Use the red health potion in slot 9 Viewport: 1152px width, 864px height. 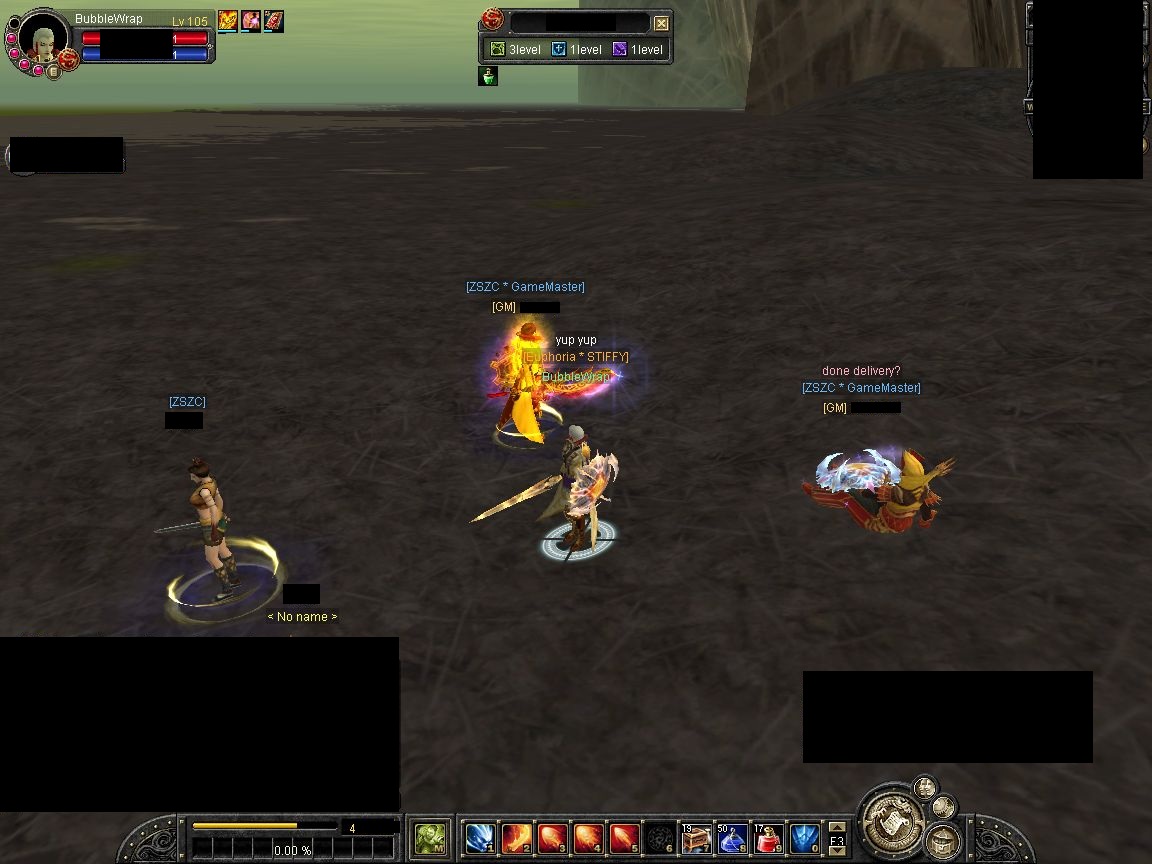click(x=768, y=837)
